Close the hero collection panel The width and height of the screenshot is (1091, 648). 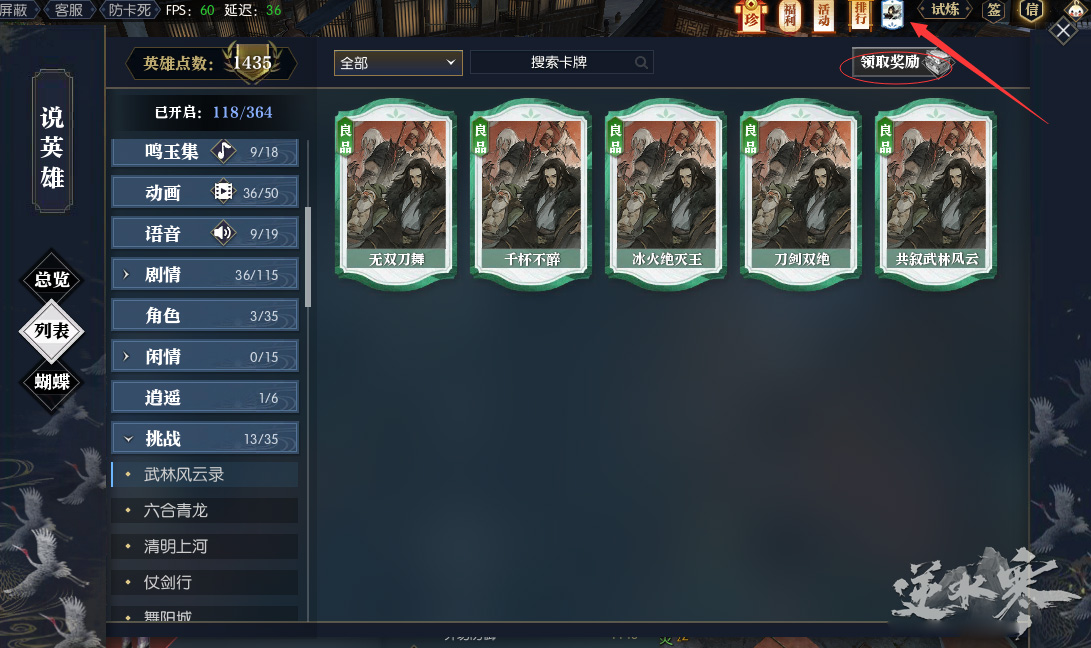(1063, 31)
